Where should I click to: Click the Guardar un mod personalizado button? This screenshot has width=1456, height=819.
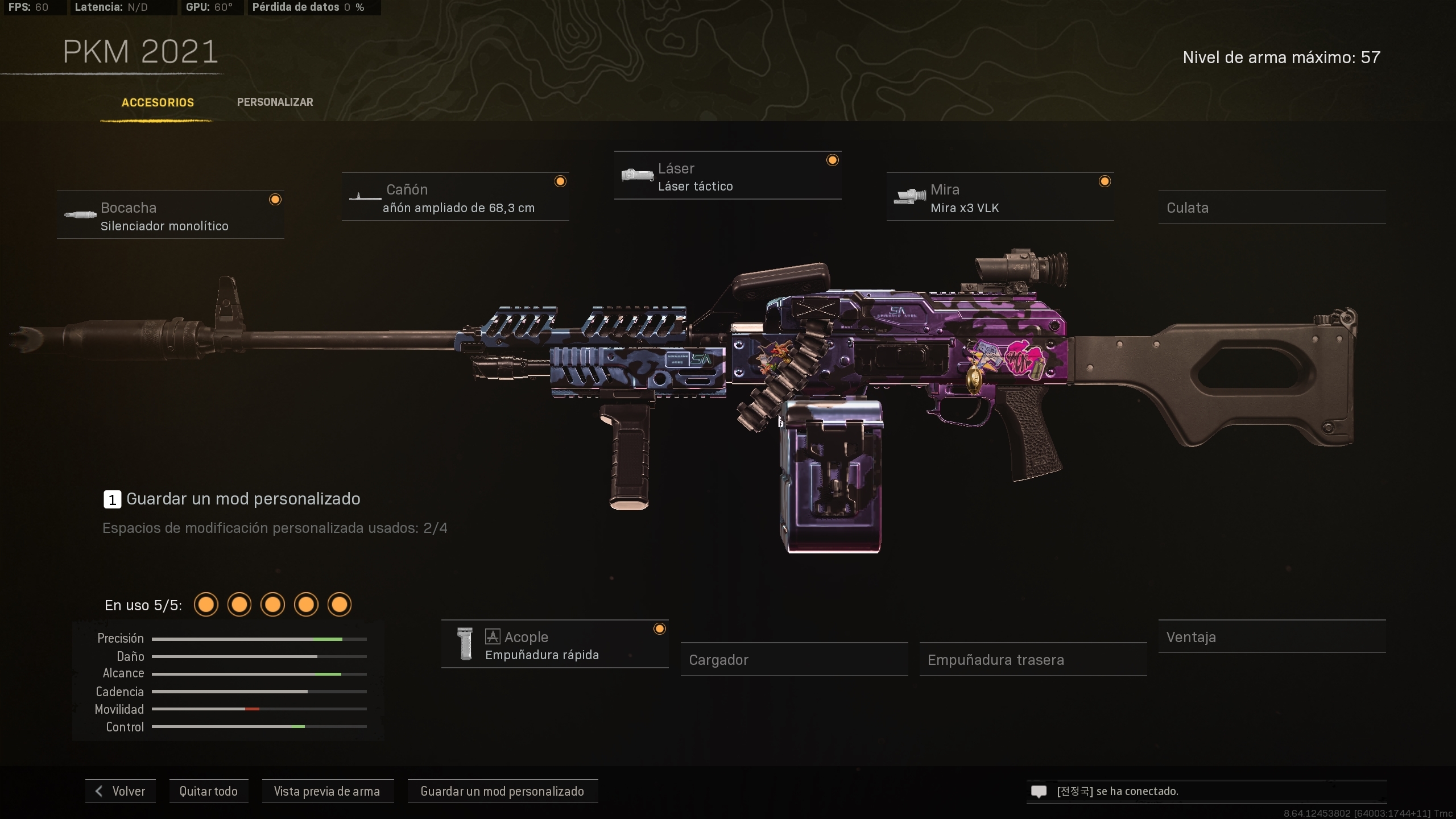point(502,791)
